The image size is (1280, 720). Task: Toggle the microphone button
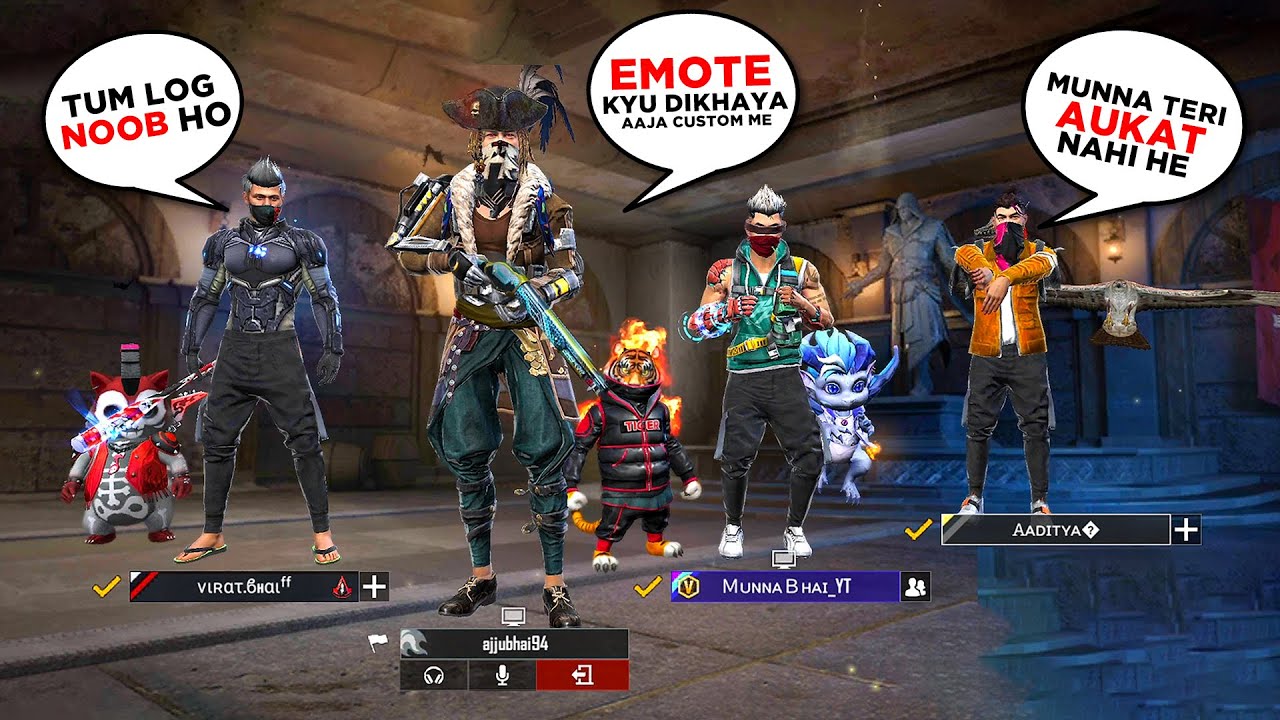tap(502, 676)
